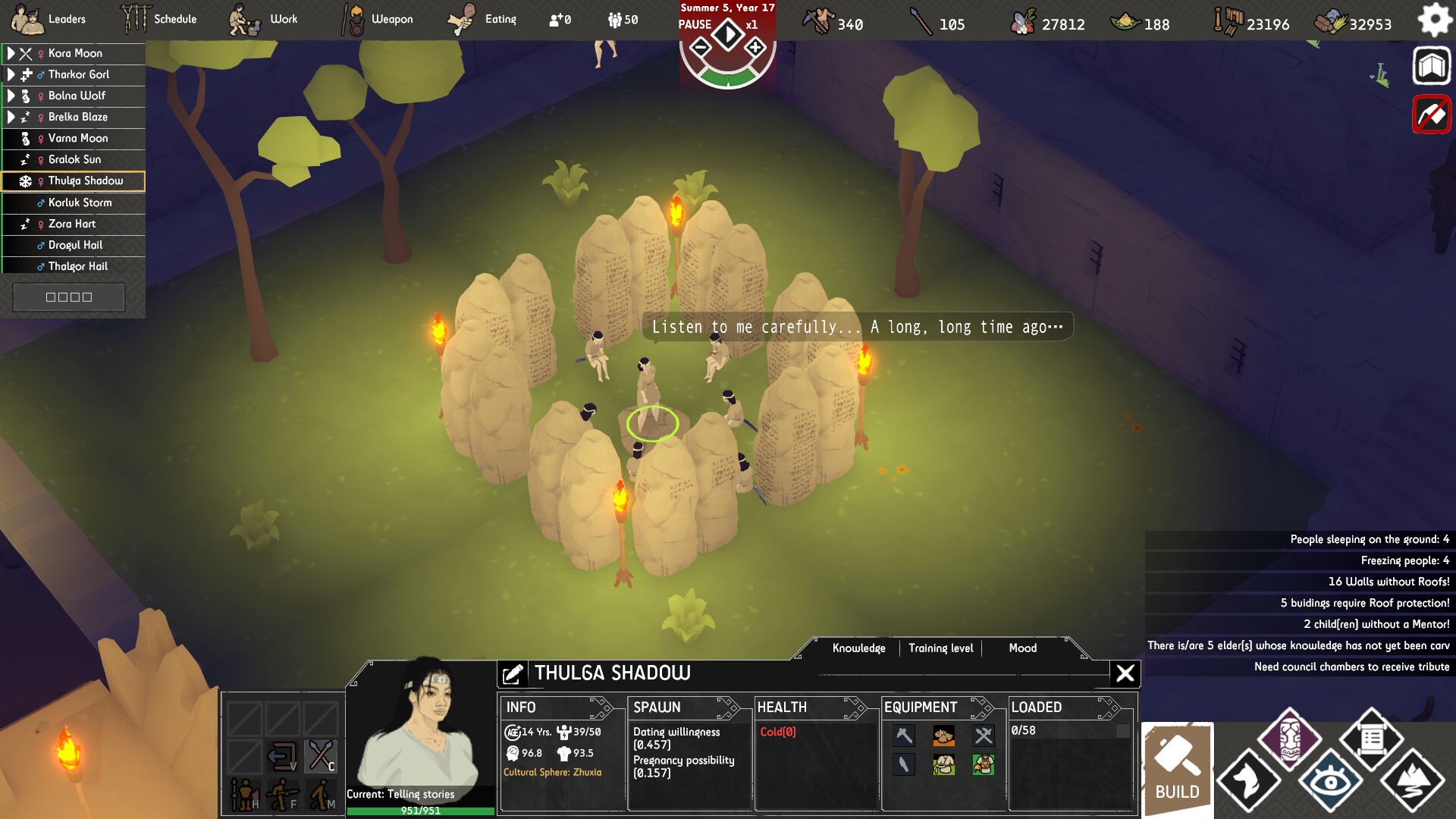Viewport: 1456px width, 819px height.
Task: Rename character with the pencil icon
Action: click(x=513, y=673)
